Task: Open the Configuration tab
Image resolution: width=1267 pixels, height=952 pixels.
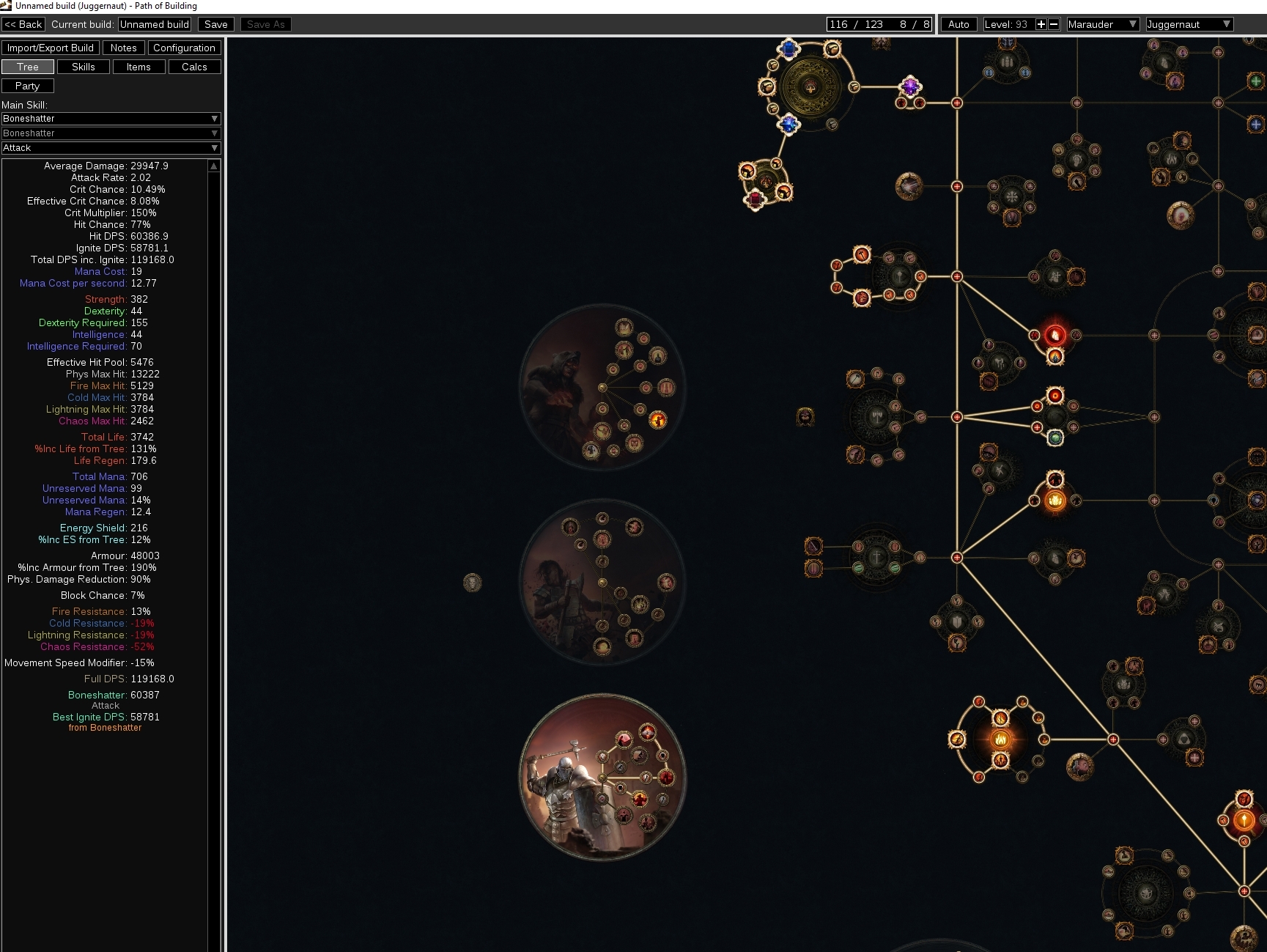Action: (x=184, y=47)
